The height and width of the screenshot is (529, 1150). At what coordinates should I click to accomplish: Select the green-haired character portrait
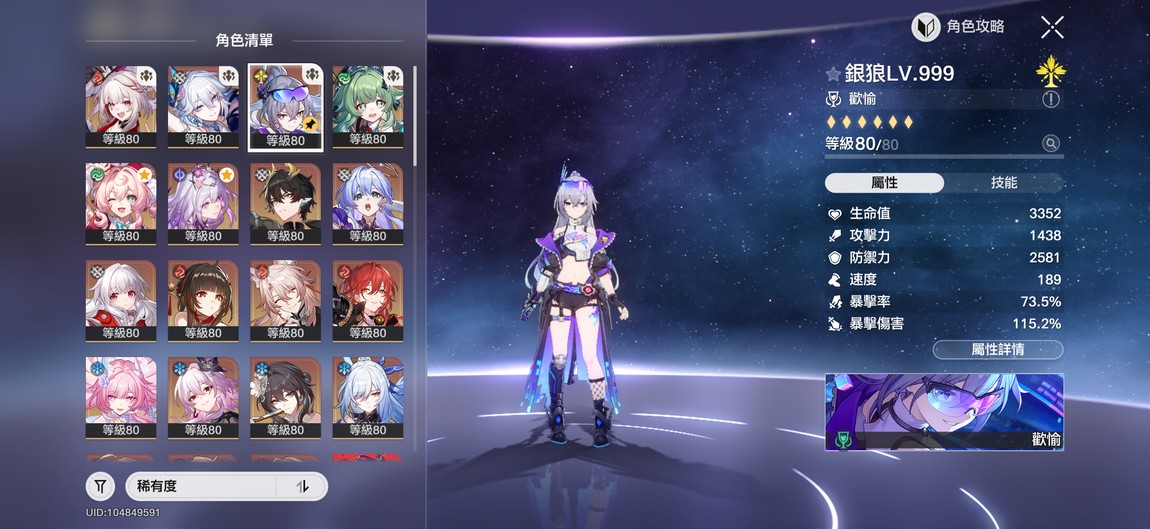coord(367,107)
